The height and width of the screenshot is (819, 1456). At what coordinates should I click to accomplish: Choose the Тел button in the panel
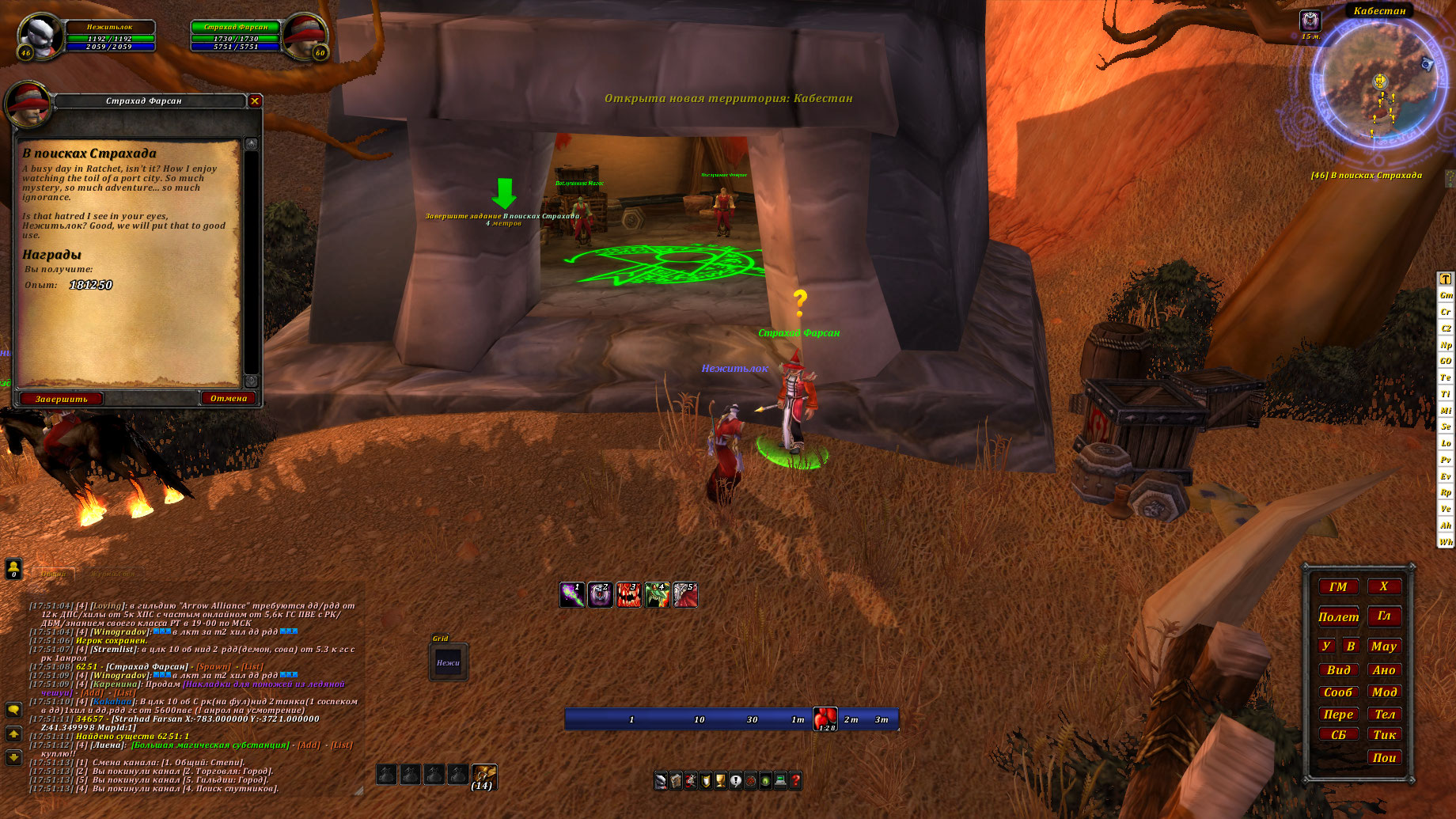[x=1384, y=714]
